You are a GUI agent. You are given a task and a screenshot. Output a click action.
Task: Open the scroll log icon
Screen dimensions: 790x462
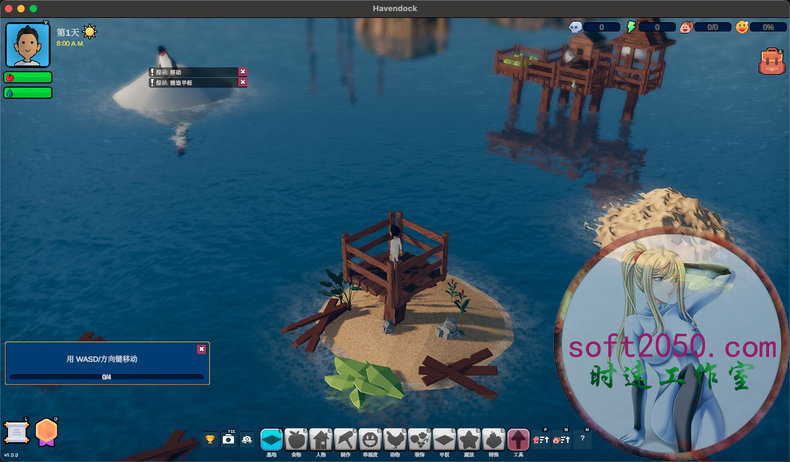click(x=16, y=431)
